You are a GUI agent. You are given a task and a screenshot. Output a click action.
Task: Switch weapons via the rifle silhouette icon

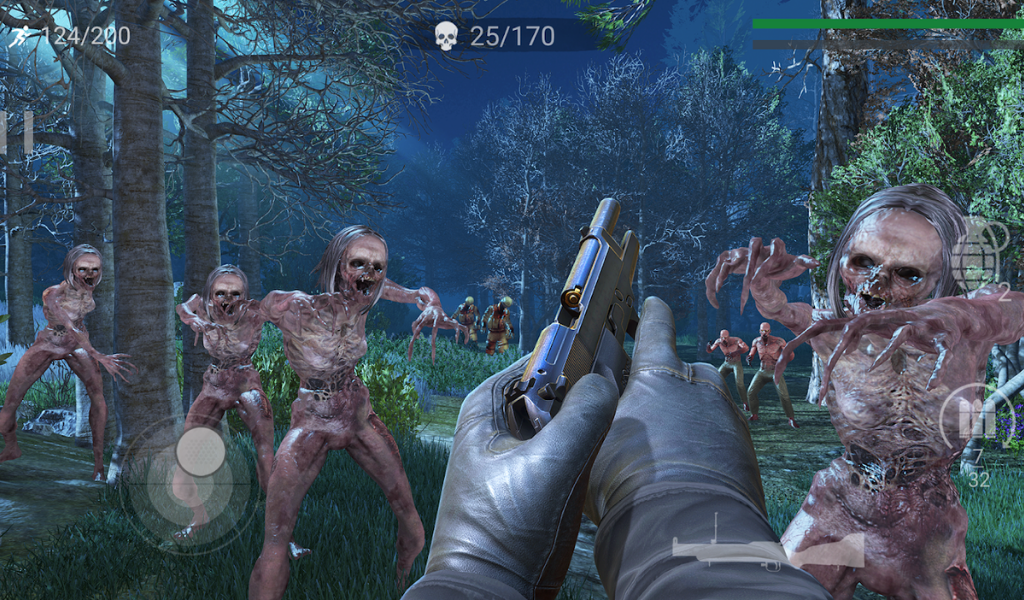pyautogui.click(x=767, y=544)
